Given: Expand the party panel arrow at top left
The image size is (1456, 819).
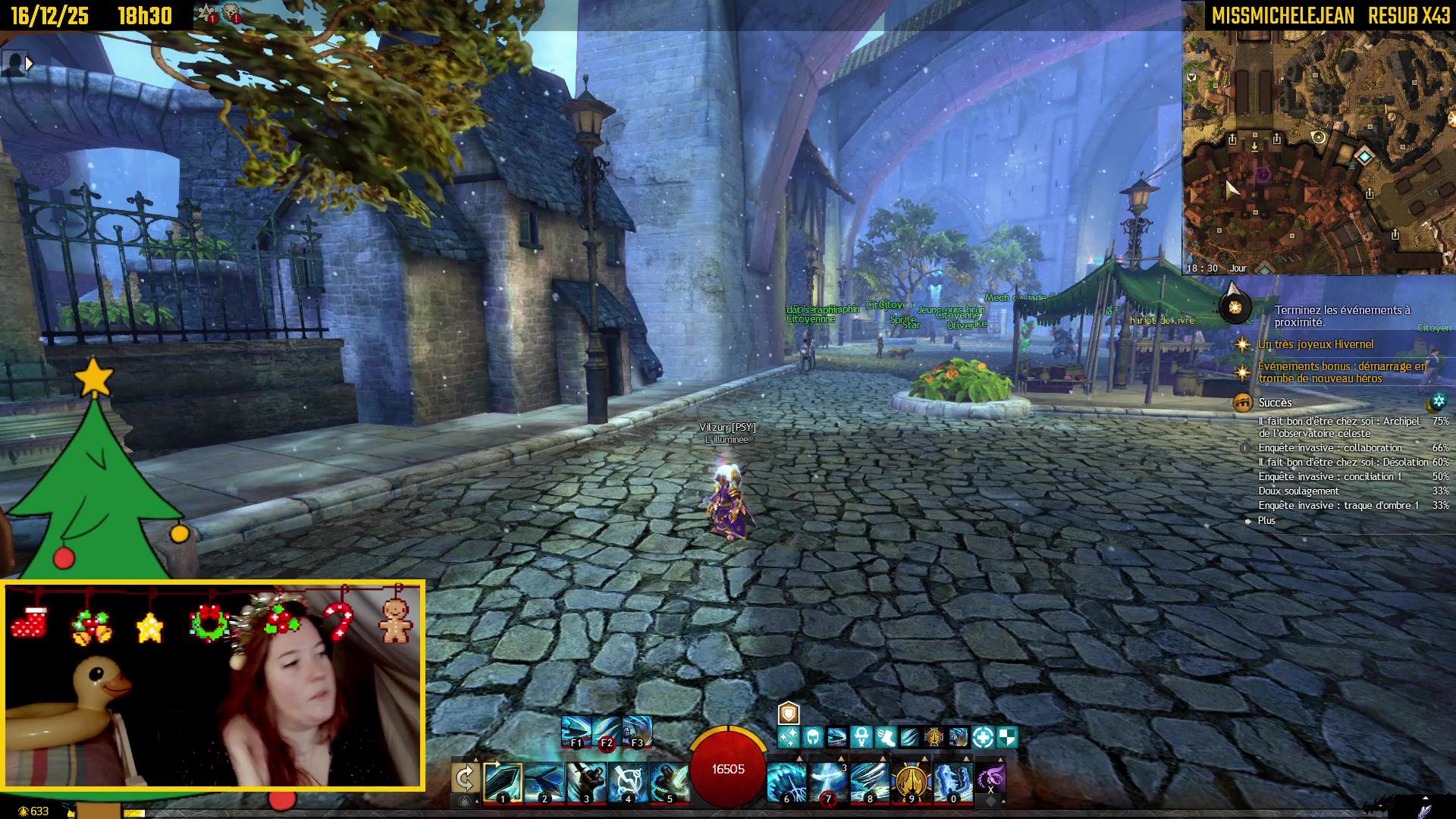Looking at the screenshot, I should pyautogui.click(x=29, y=64).
